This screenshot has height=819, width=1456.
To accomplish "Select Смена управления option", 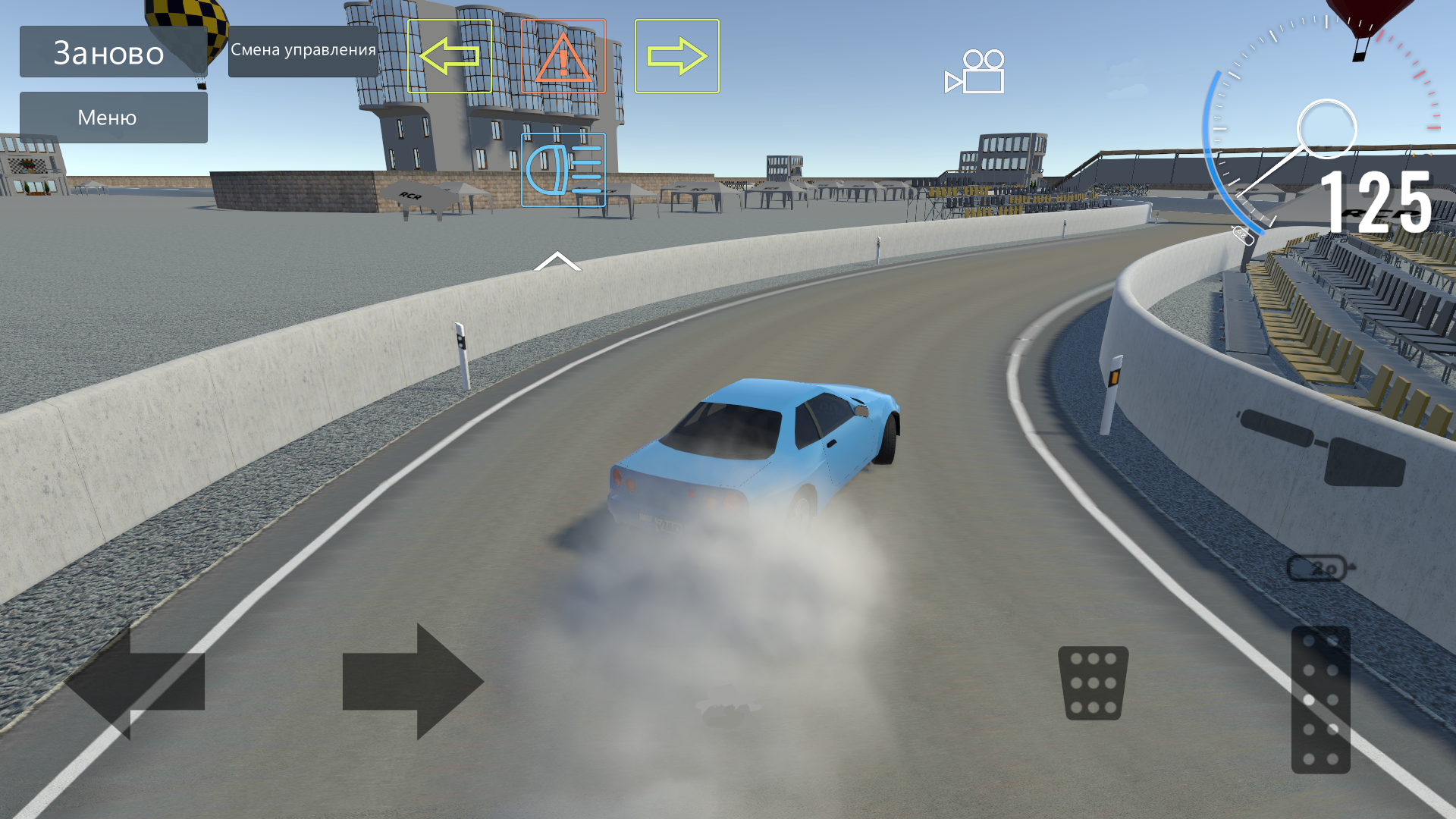I will pos(303,52).
